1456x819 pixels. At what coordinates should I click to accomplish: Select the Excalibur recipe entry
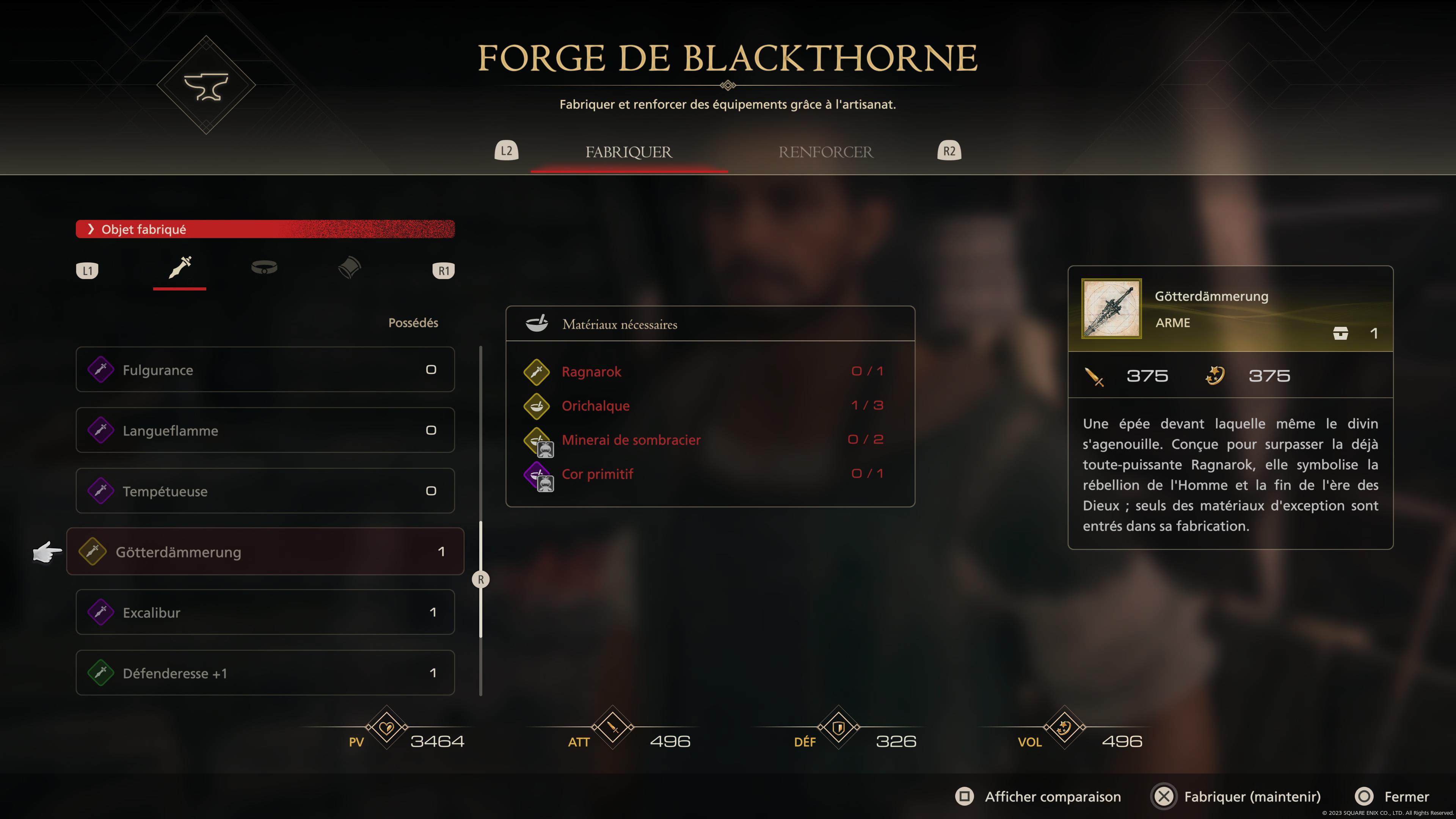[265, 612]
